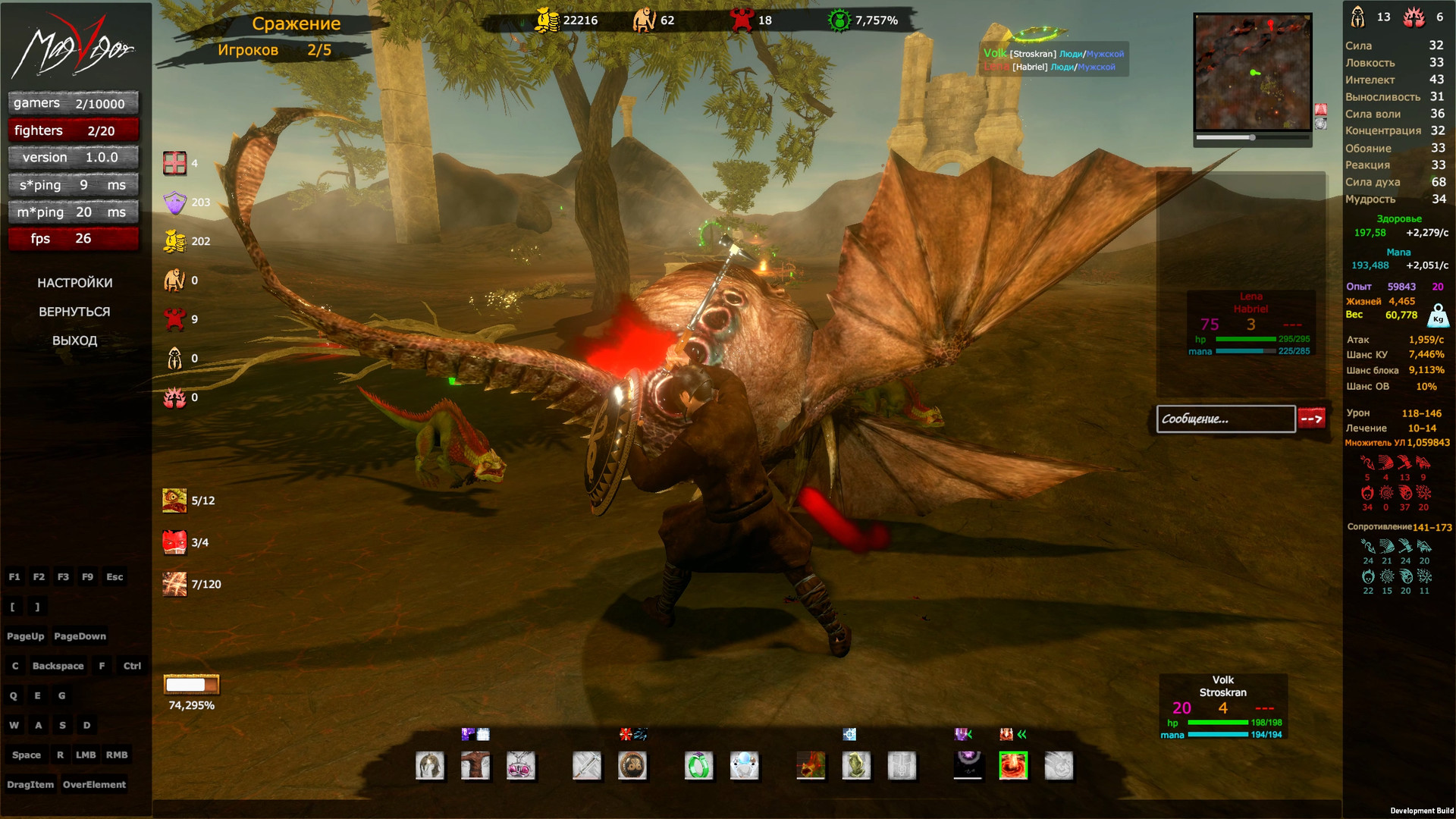1456x819 pixels.
Task: Select the ВЕРНУТЬСЯ menu entry
Action: 75,311
